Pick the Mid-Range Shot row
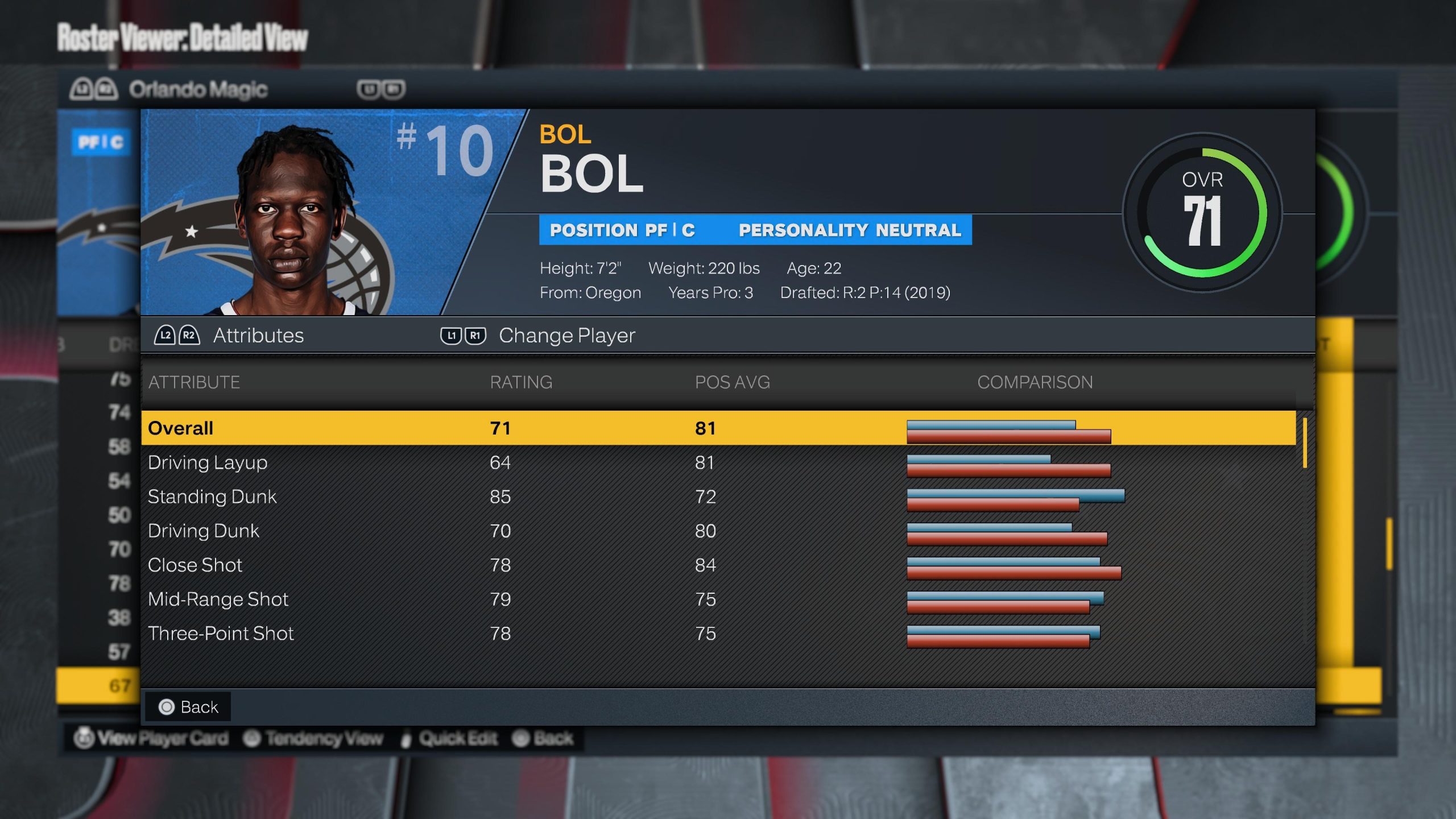The width and height of the screenshot is (1456, 819). pos(718,599)
